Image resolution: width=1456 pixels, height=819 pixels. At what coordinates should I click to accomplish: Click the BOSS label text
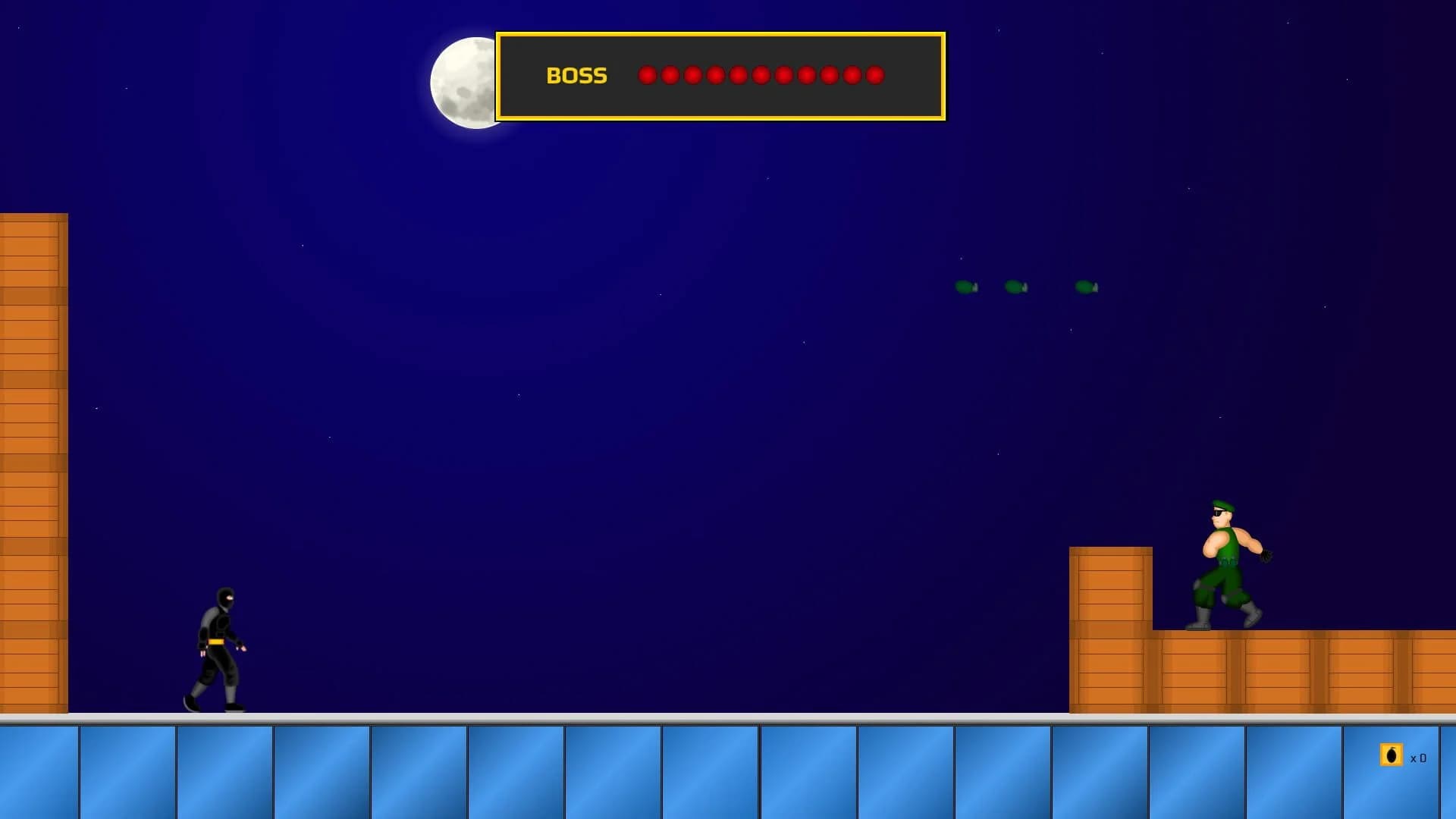click(577, 75)
